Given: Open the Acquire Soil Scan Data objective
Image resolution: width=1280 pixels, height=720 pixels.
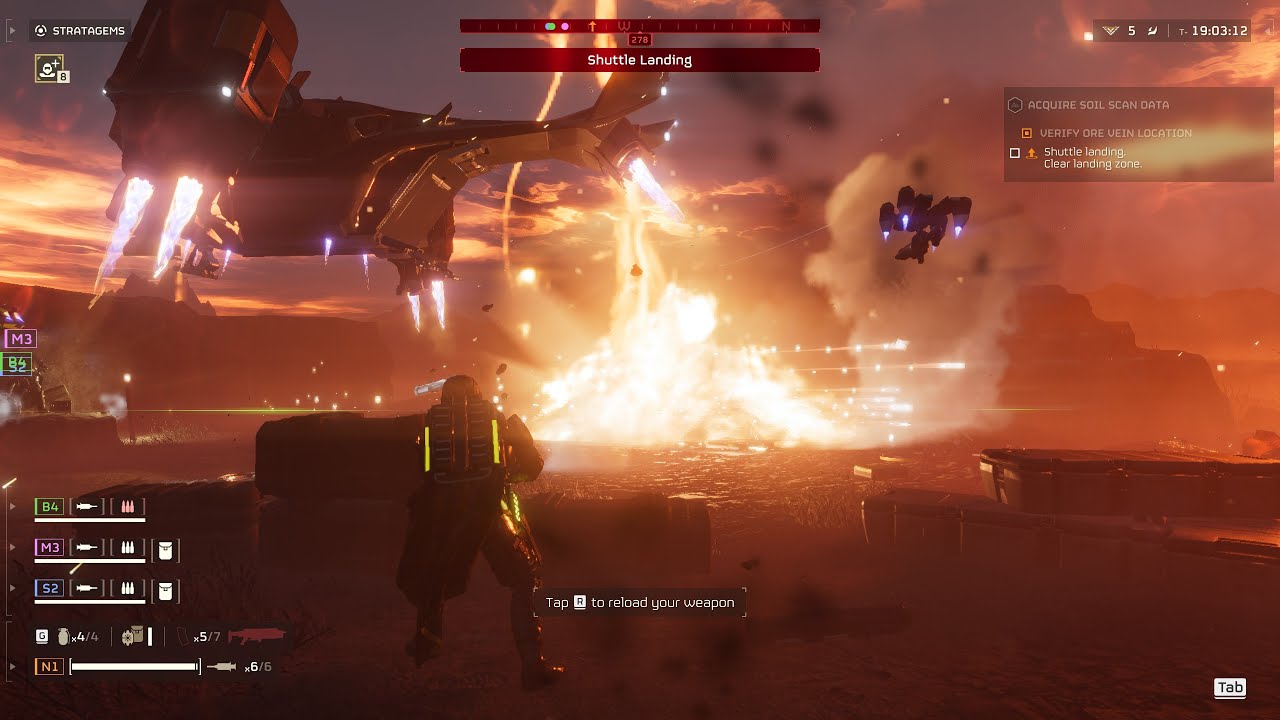Looking at the screenshot, I should [1098, 105].
